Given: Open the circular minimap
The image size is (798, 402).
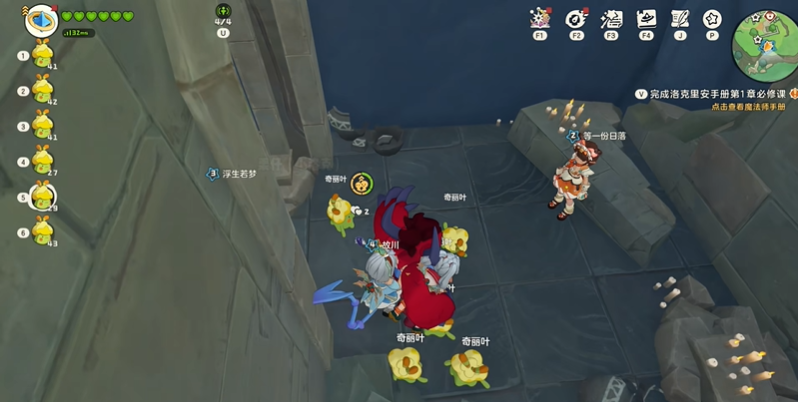Looking at the screenshot, I should [x=765, y=44].
